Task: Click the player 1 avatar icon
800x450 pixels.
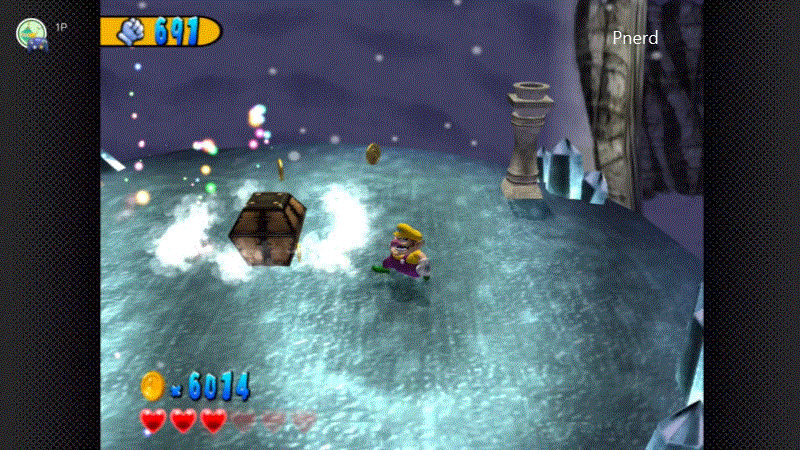Action: point(32,34)
